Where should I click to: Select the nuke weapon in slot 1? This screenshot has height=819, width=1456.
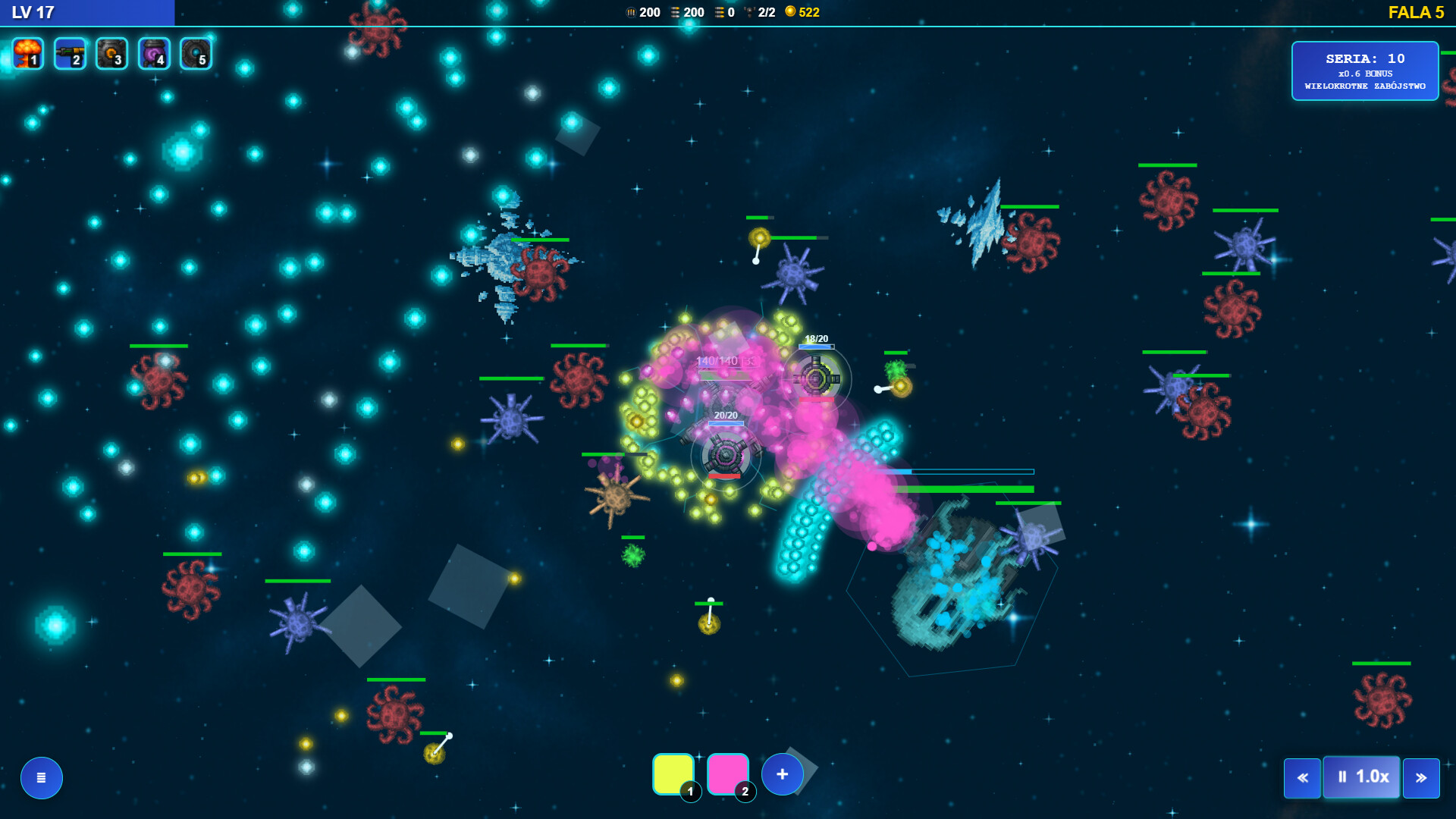click(x=27, y=53)
